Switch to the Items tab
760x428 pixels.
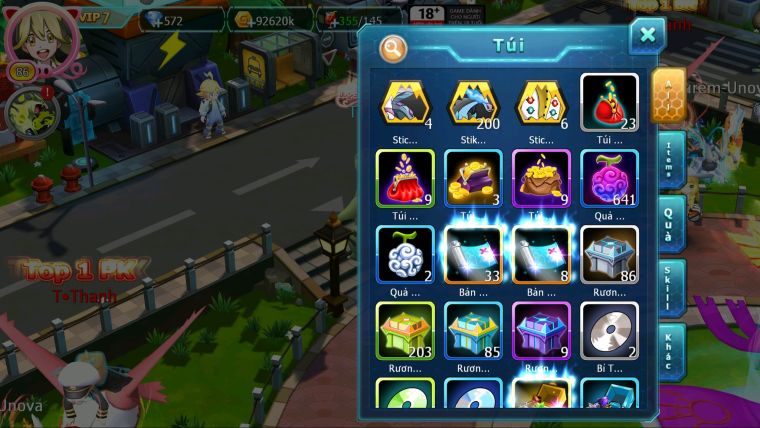tap(671, 160)
